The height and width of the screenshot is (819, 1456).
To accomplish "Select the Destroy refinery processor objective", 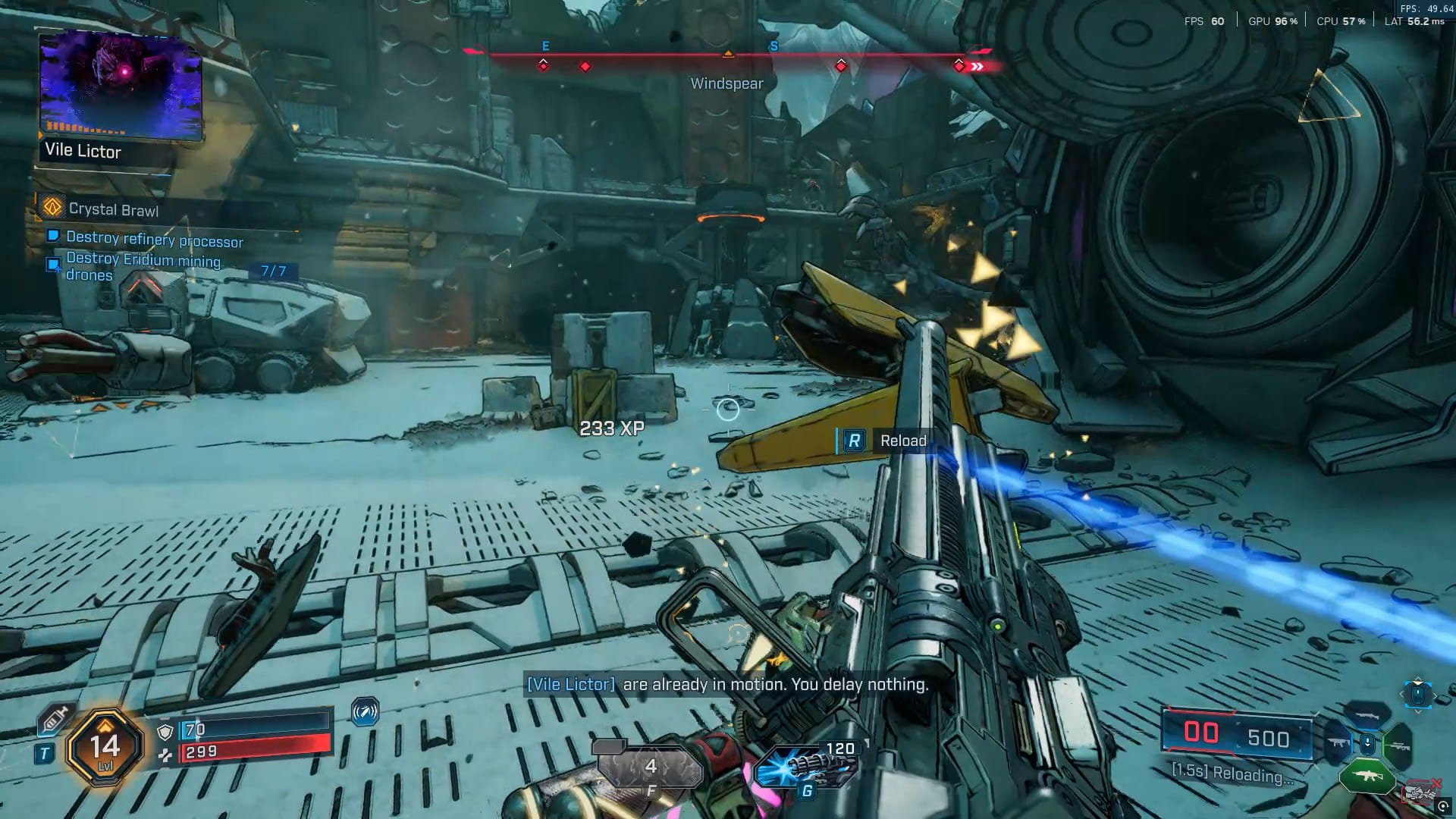I will (154, 240).
